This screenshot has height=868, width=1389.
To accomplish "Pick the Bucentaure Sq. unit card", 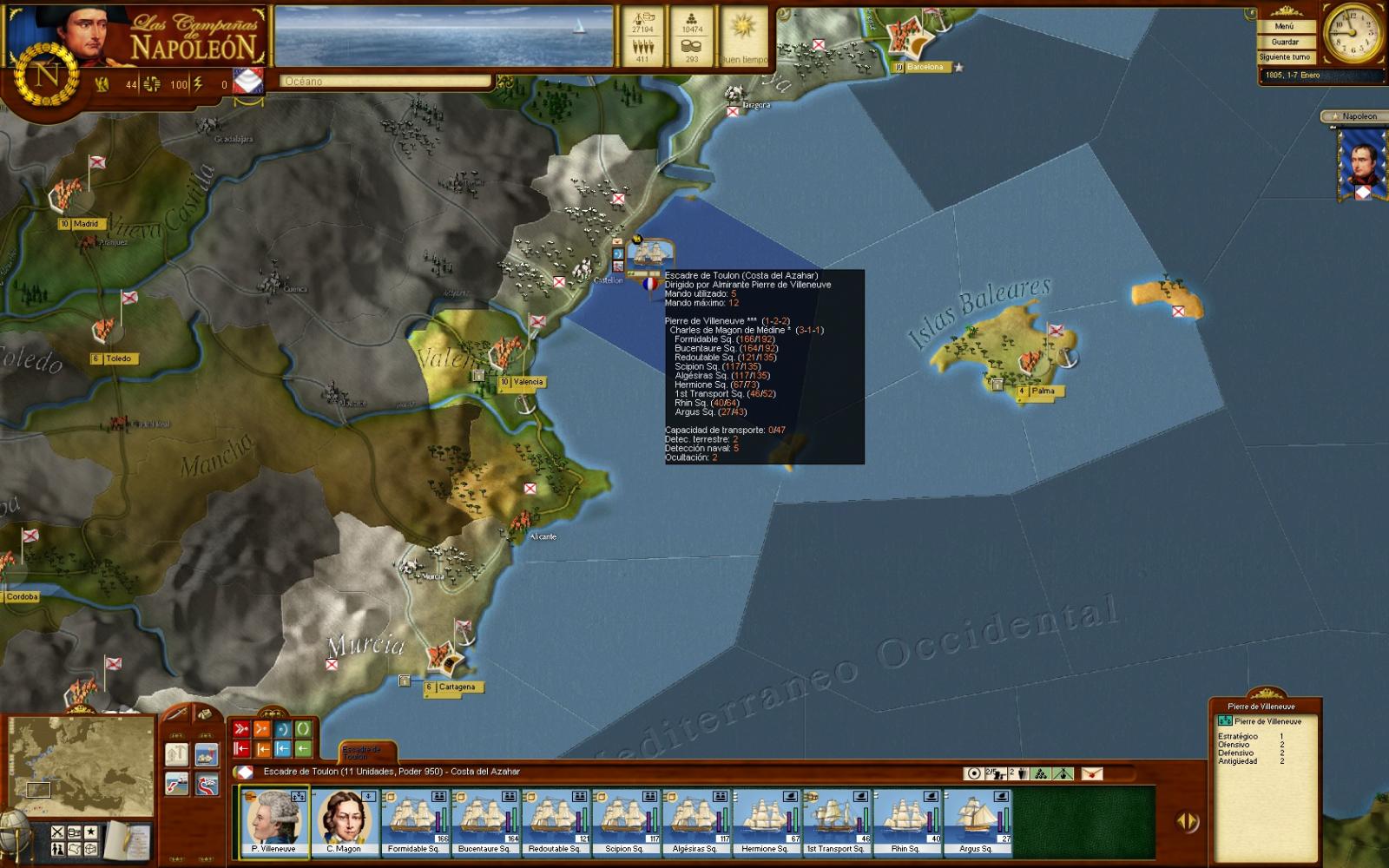I will pyautogui.click(x=484, y=821).
